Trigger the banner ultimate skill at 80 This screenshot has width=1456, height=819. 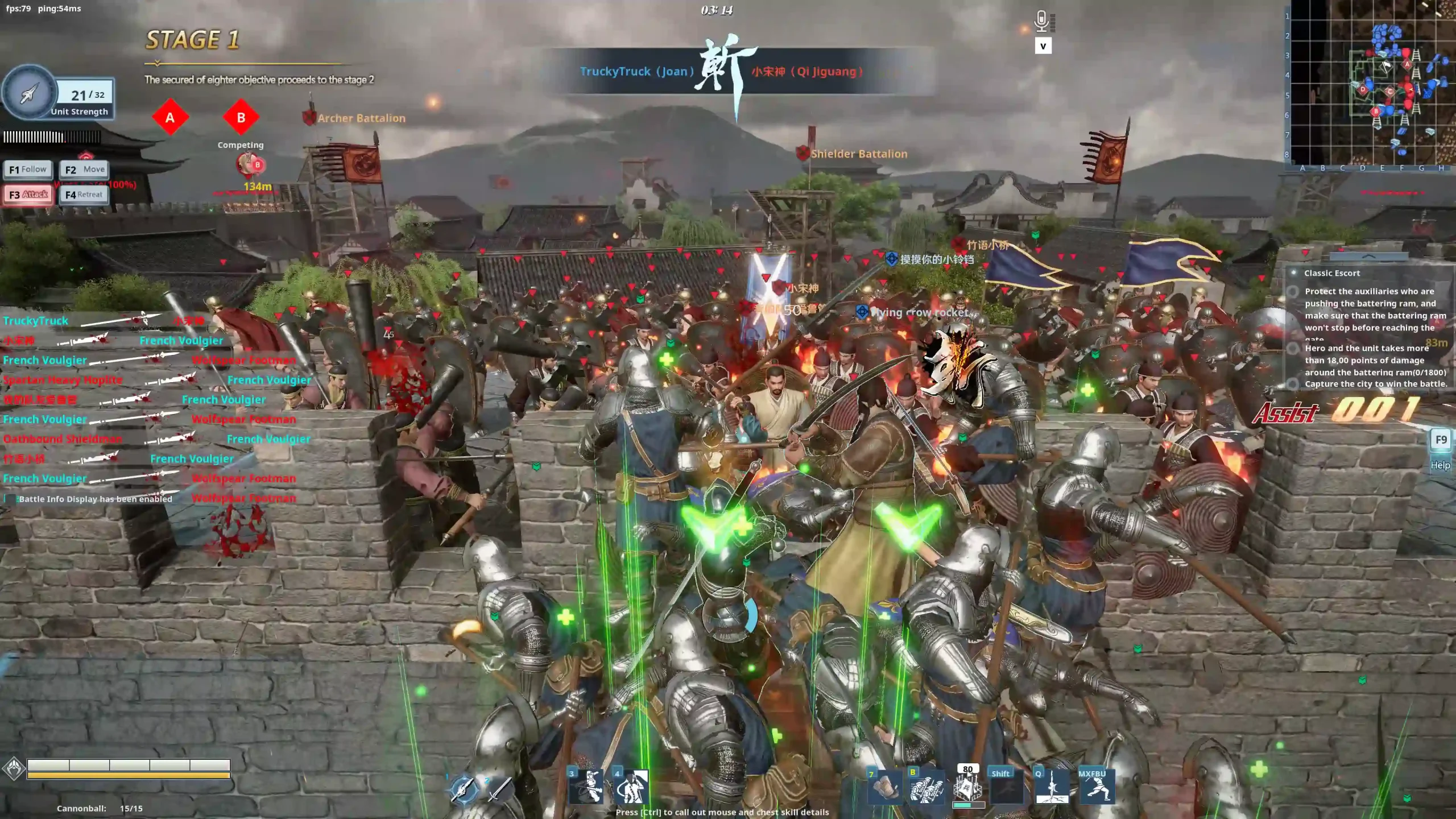click(x=967, y=789)
